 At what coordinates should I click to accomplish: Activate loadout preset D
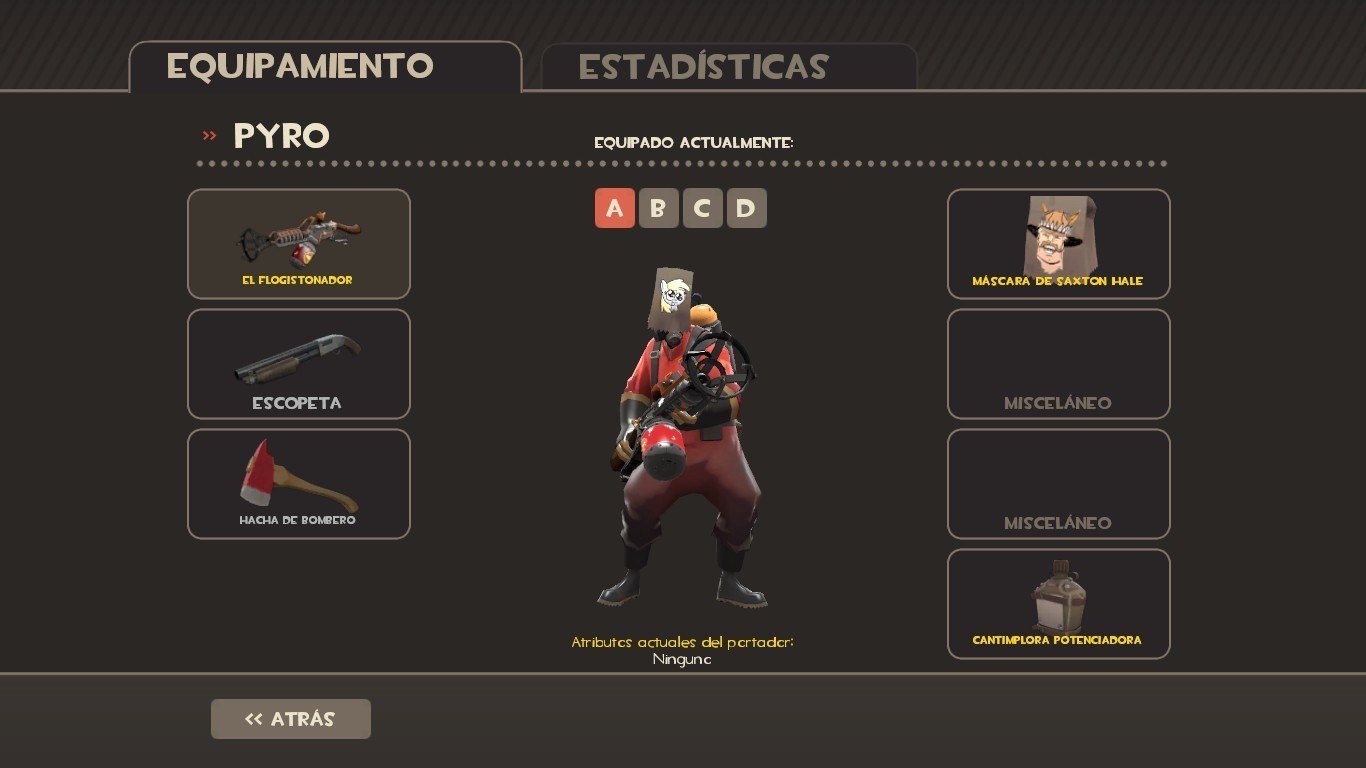click(x=746, y=208)
